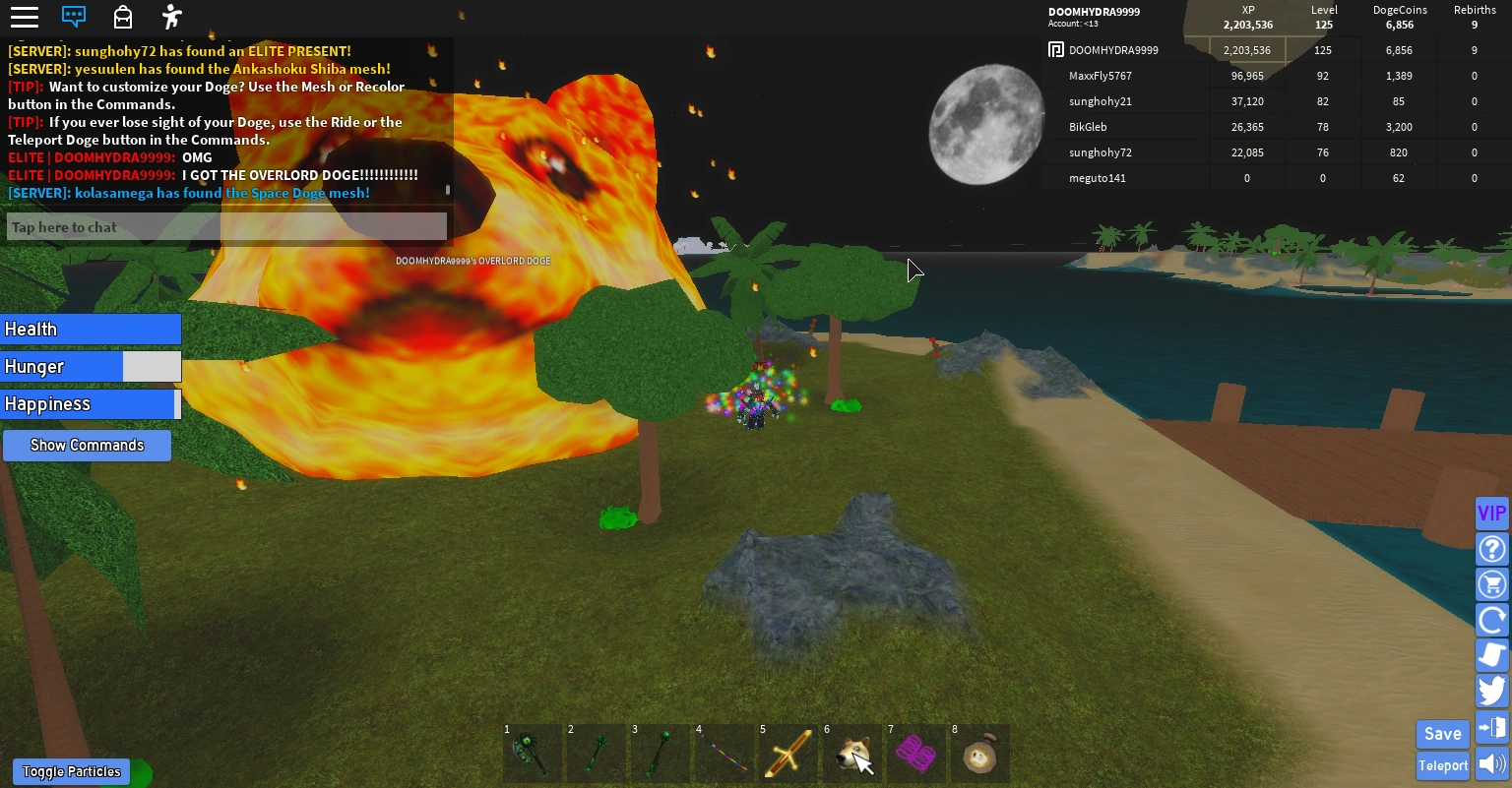Screen dimensions: 1512x788
Task: Click the respawn refresh icon
Action: pos(1492,620)
